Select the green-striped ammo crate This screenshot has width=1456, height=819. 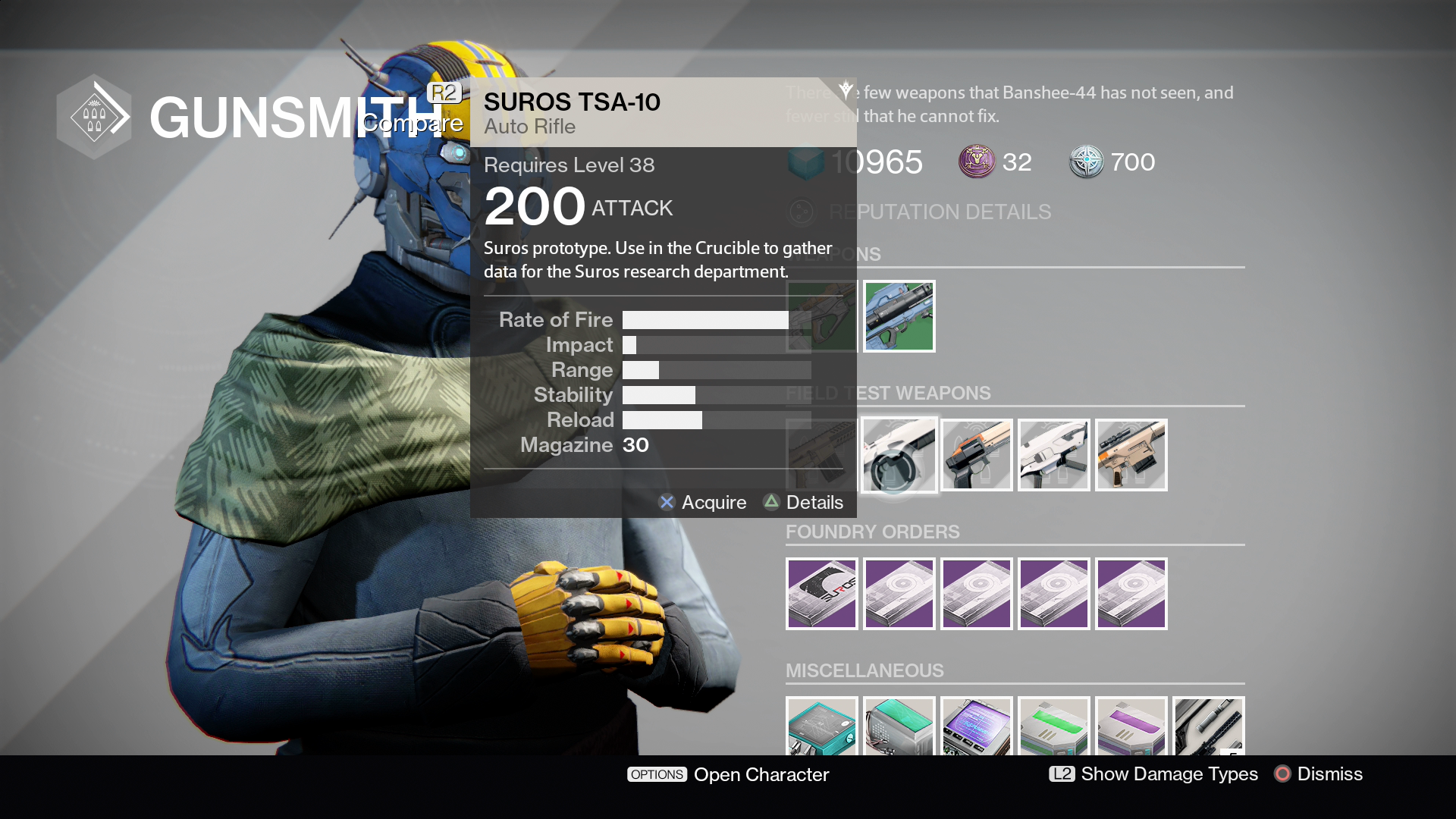point(1053,726)
